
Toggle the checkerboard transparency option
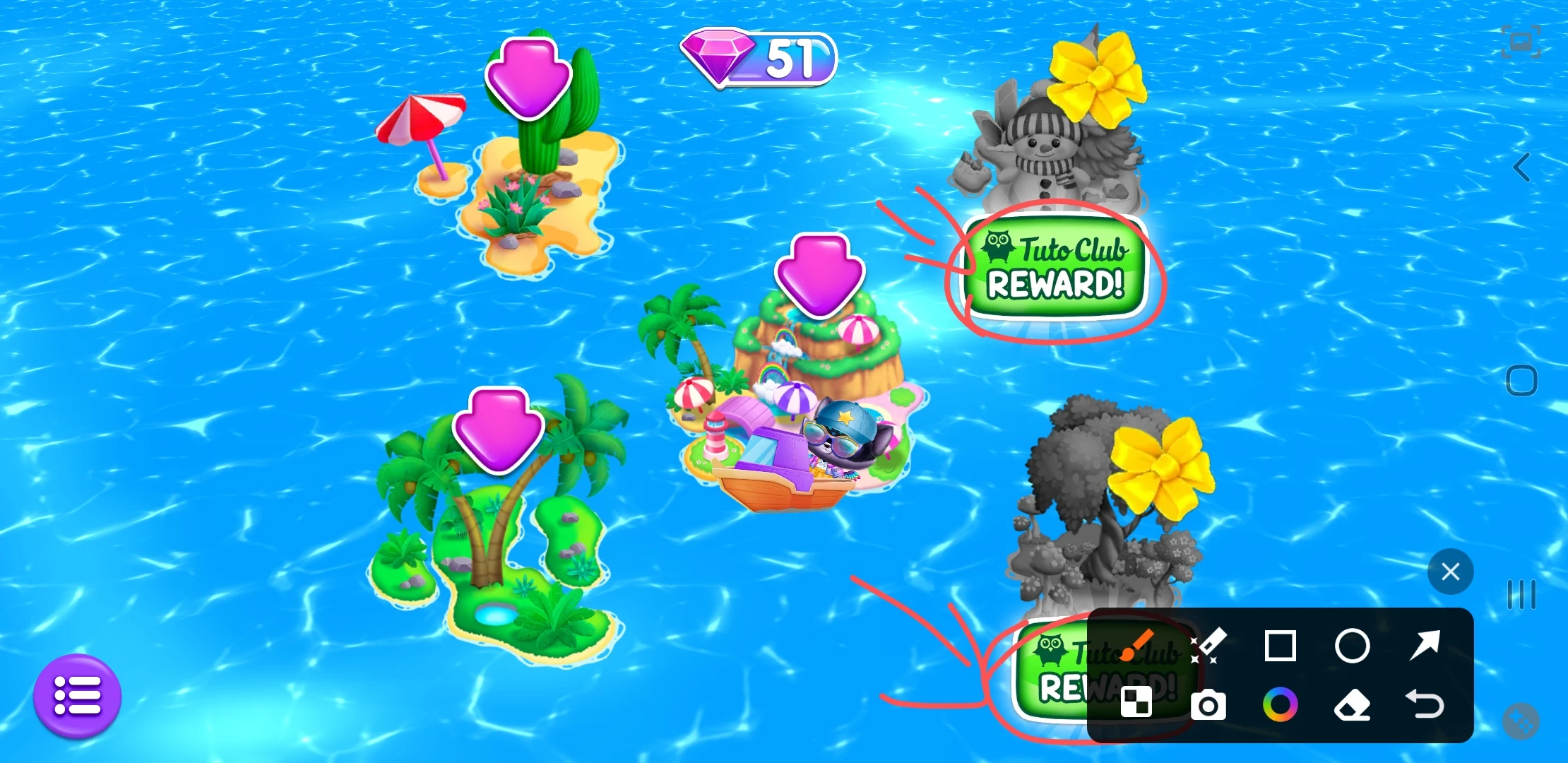(1135, 703)
